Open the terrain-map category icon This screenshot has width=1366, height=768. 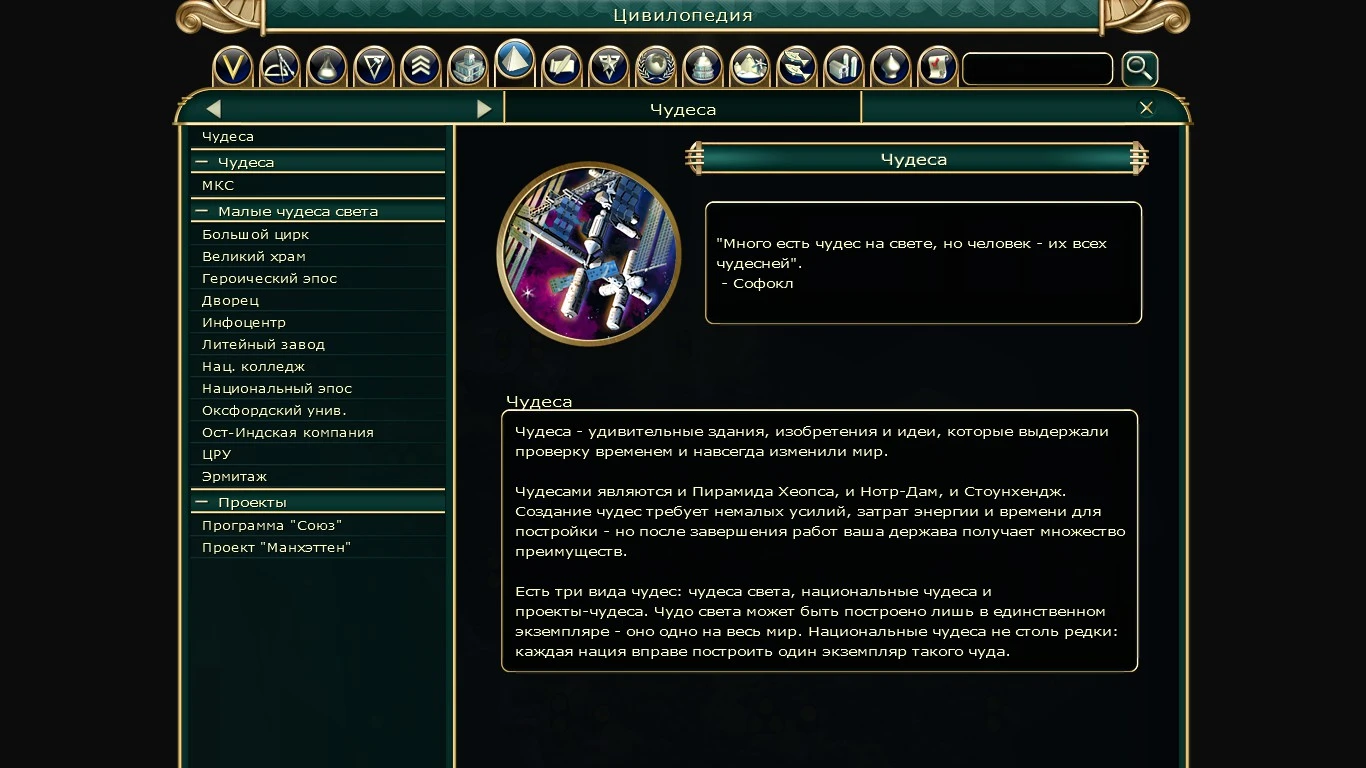point(749,66)
